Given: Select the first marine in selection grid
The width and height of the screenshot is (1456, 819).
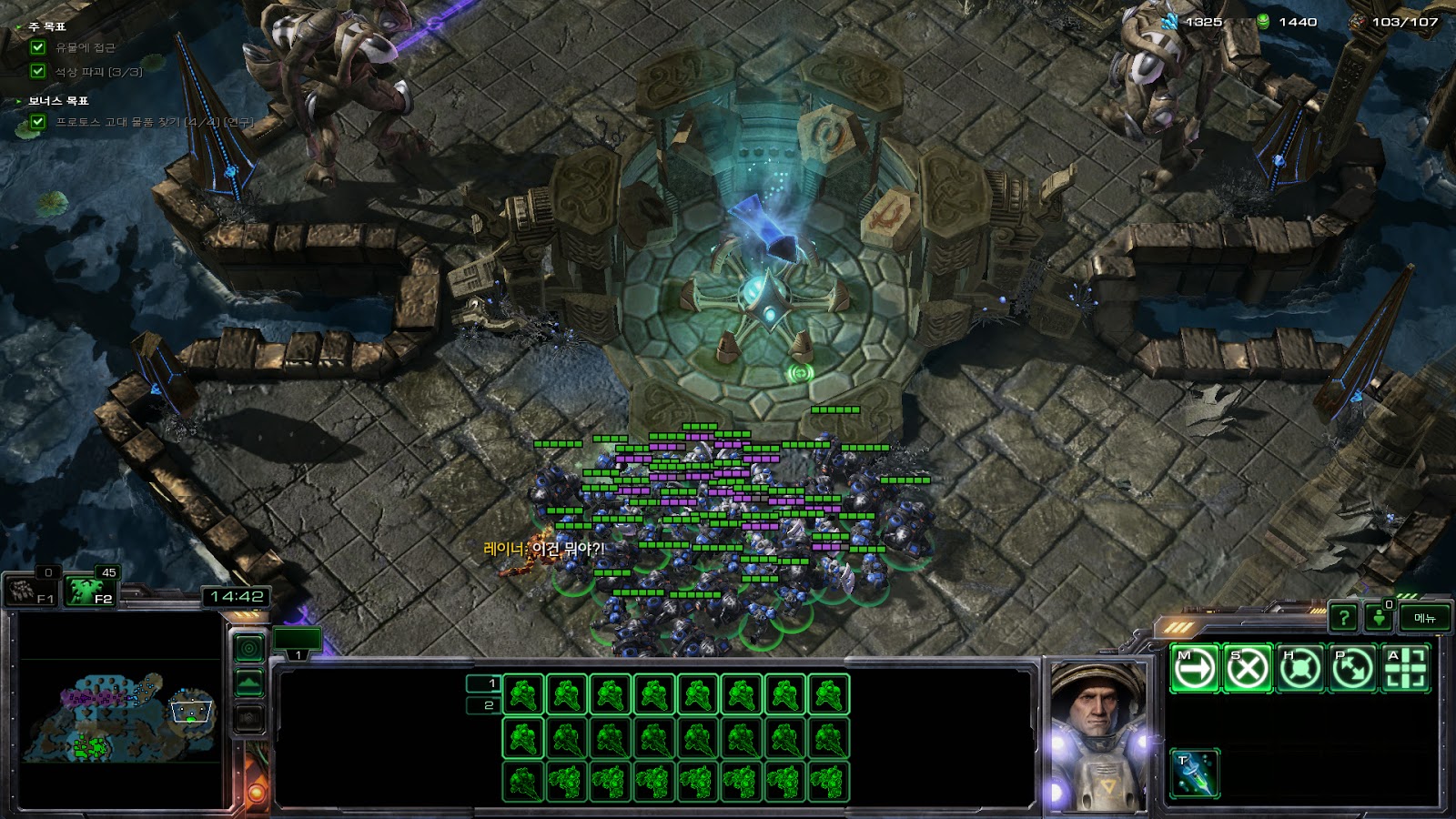Looking at the screenshot, I should 523,695.
